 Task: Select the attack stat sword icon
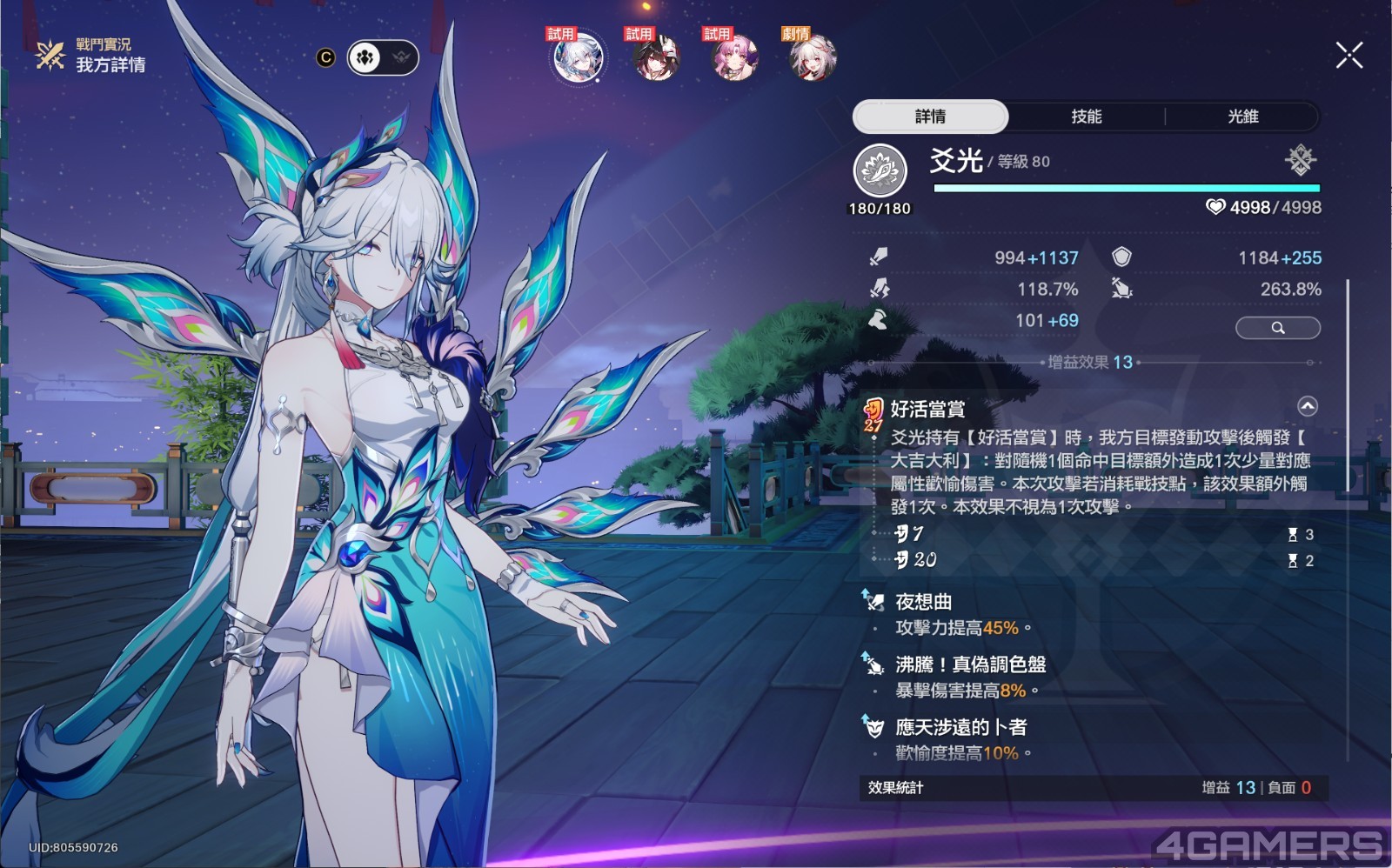point(879,257)
